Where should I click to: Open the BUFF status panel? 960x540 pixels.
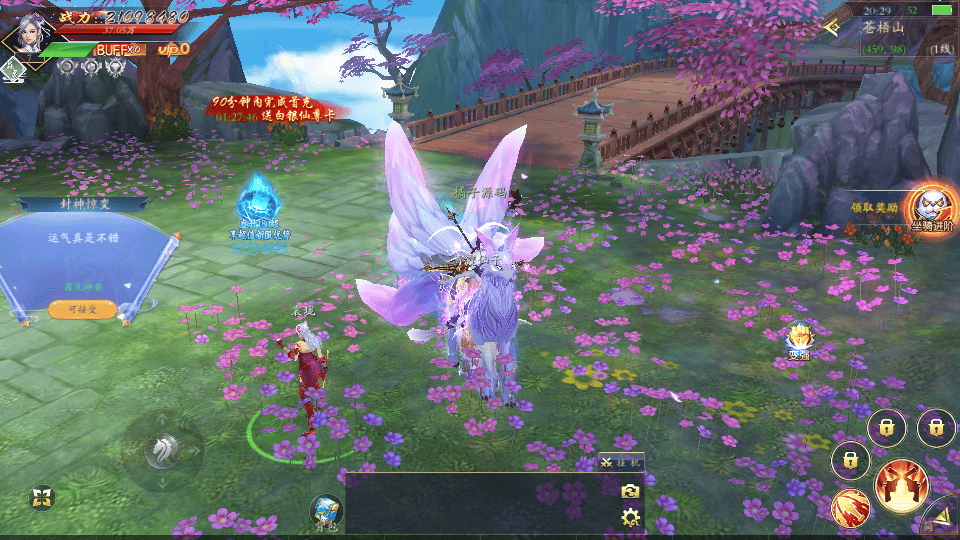120,49
